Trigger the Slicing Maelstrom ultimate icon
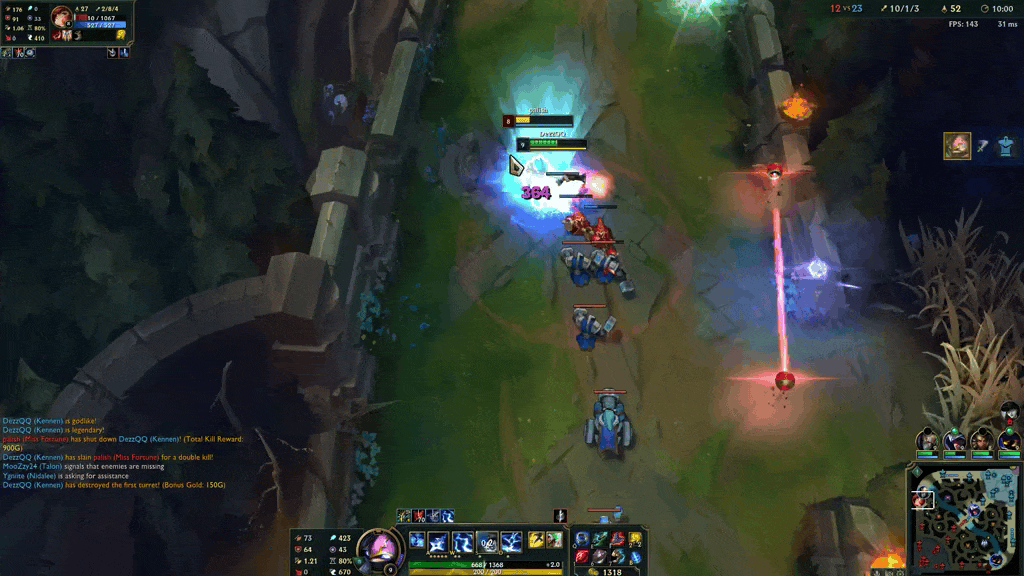The width and height of the screenshot is (1024, 576). [x=511, y=542]
